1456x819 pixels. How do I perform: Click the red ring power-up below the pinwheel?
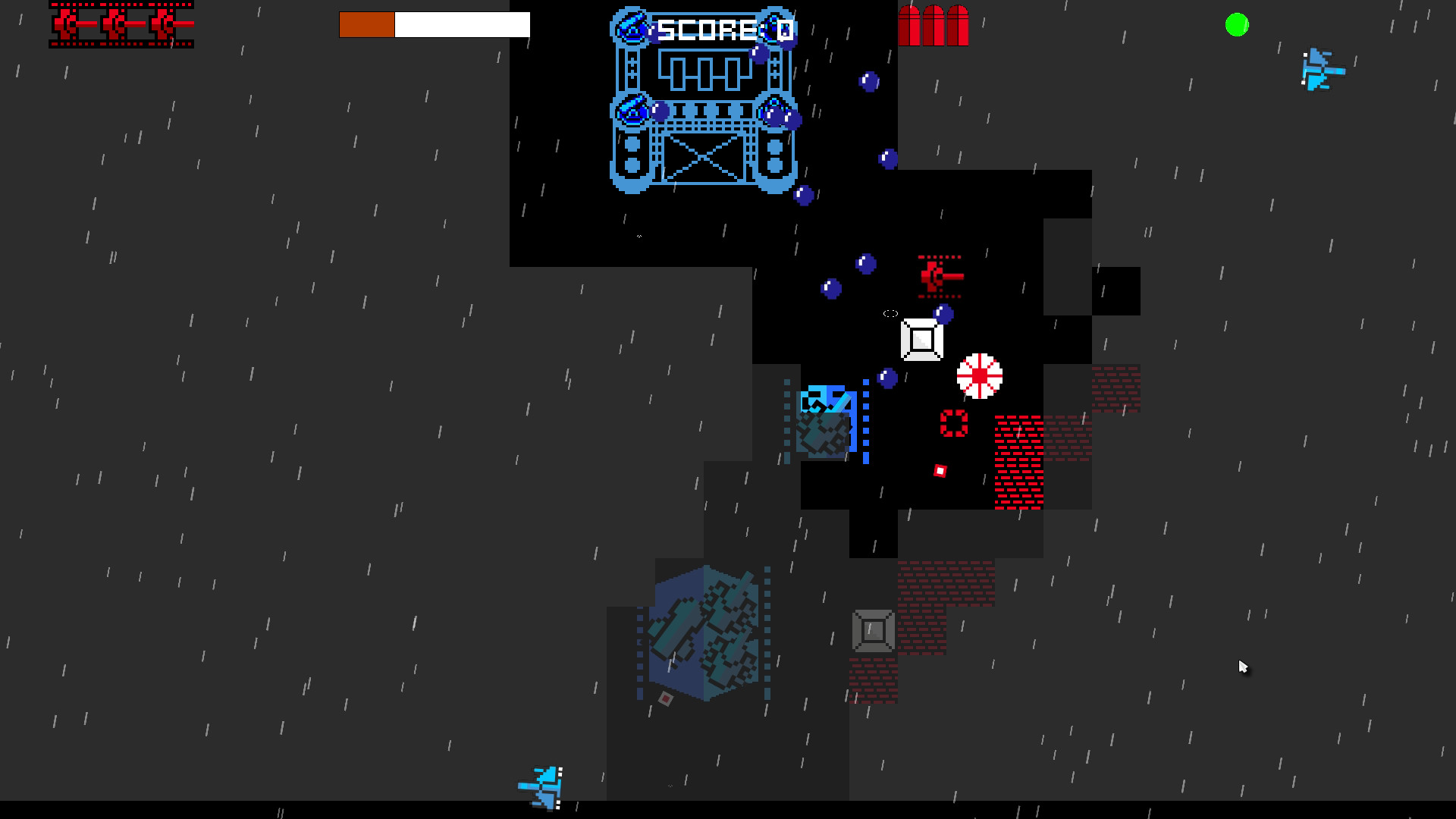952,422
